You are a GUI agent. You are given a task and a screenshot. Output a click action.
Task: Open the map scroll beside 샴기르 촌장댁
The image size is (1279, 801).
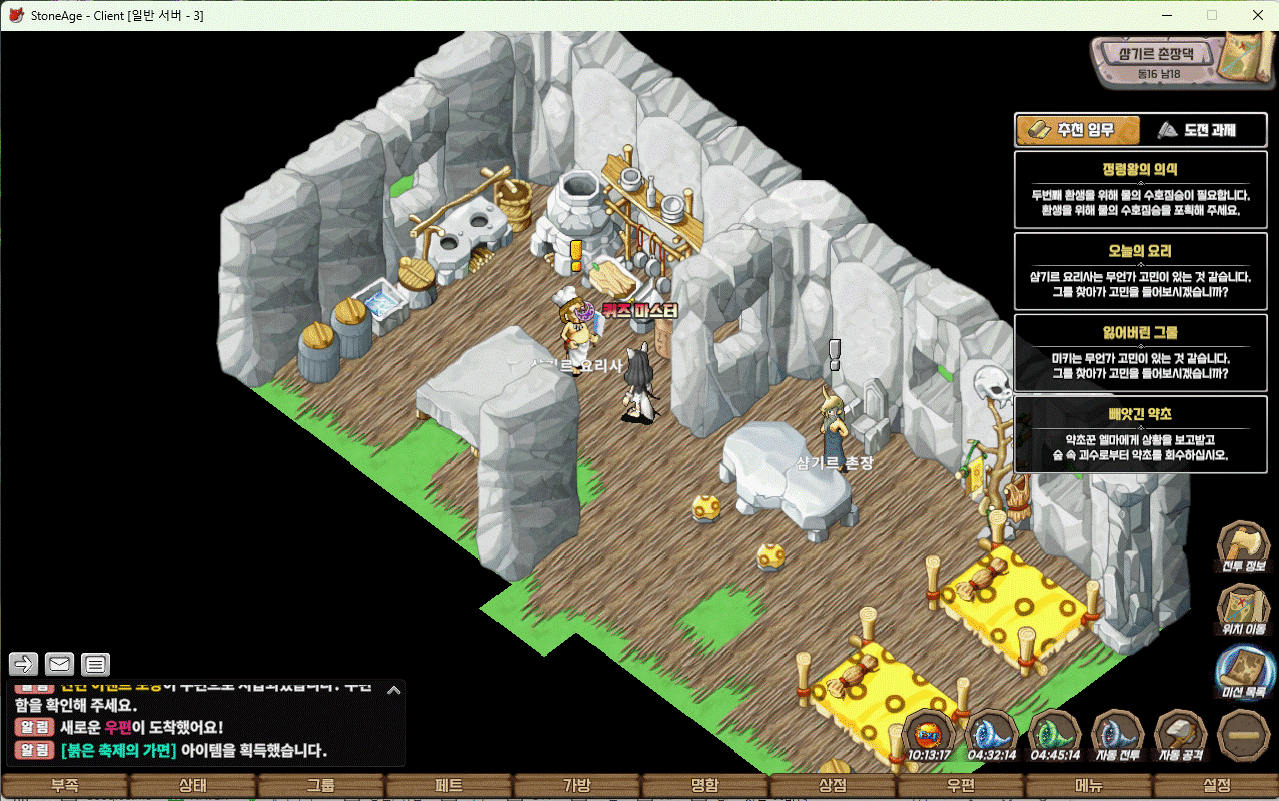1241,56
